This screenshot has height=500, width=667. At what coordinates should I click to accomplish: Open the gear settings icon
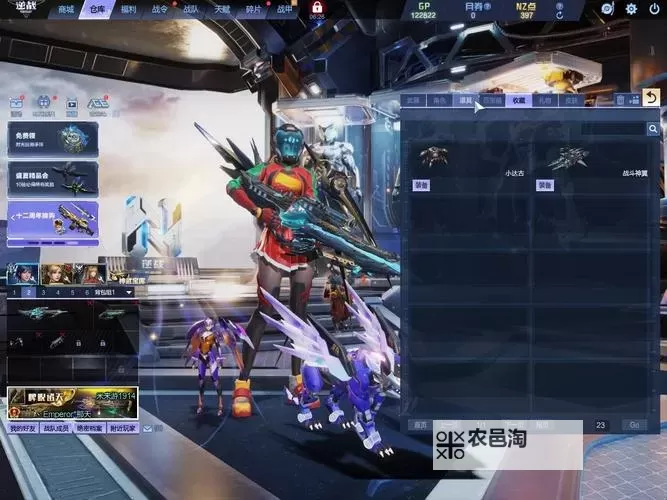(631, 9)
